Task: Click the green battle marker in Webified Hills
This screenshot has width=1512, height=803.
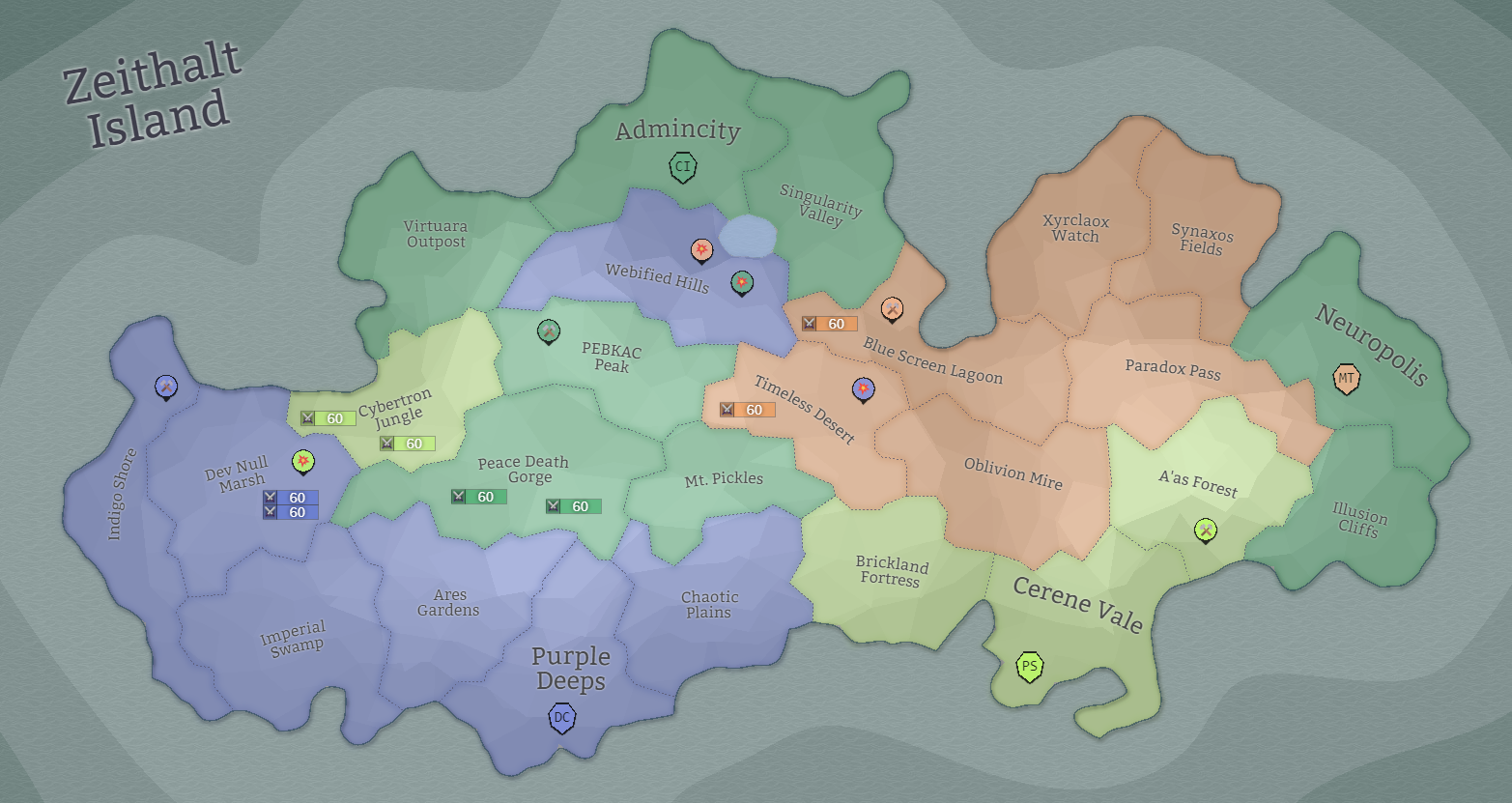Action: coord(741,282)
